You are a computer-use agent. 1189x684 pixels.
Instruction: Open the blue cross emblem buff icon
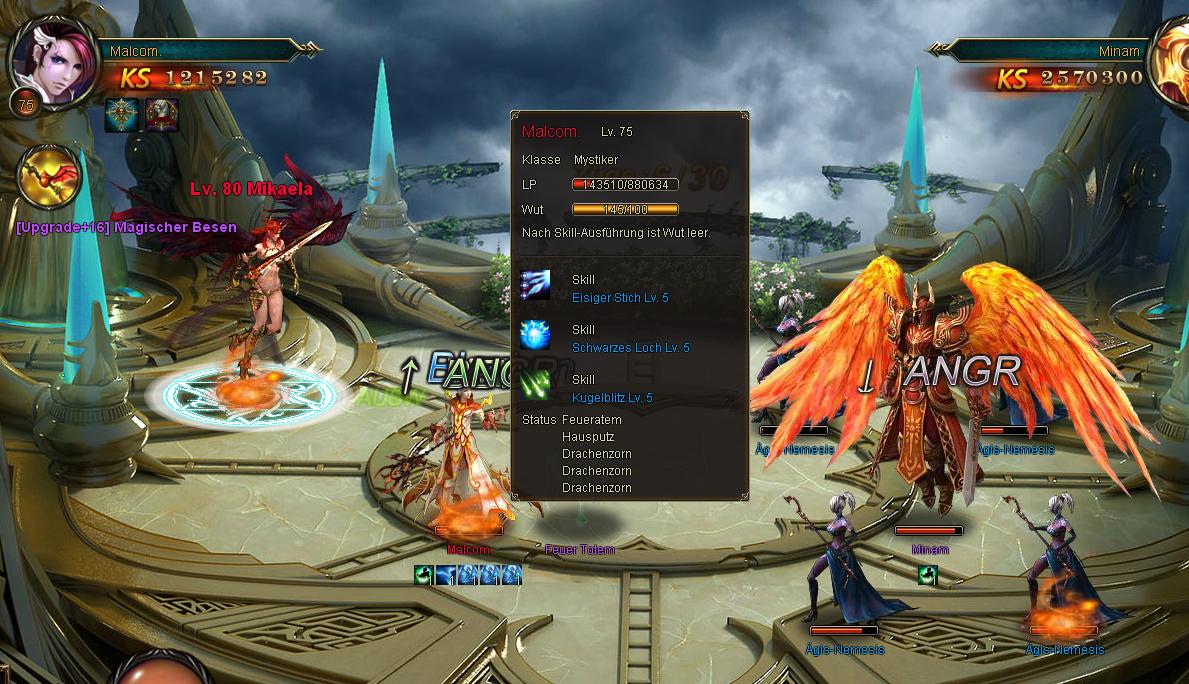pyautogui.click(x=122, y=115)
